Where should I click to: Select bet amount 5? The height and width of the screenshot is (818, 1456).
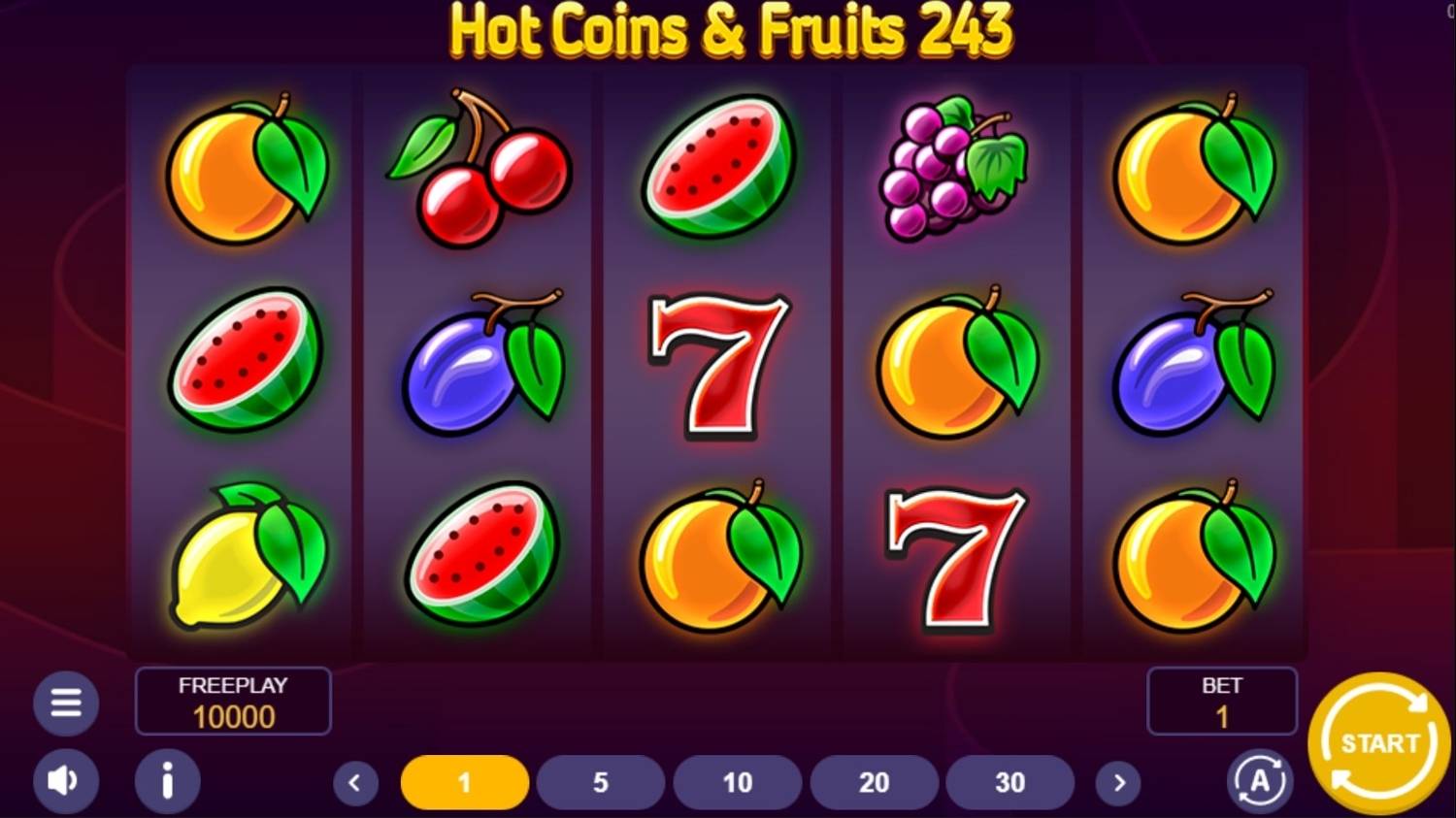pyautogui.click(x=601, y=781)
